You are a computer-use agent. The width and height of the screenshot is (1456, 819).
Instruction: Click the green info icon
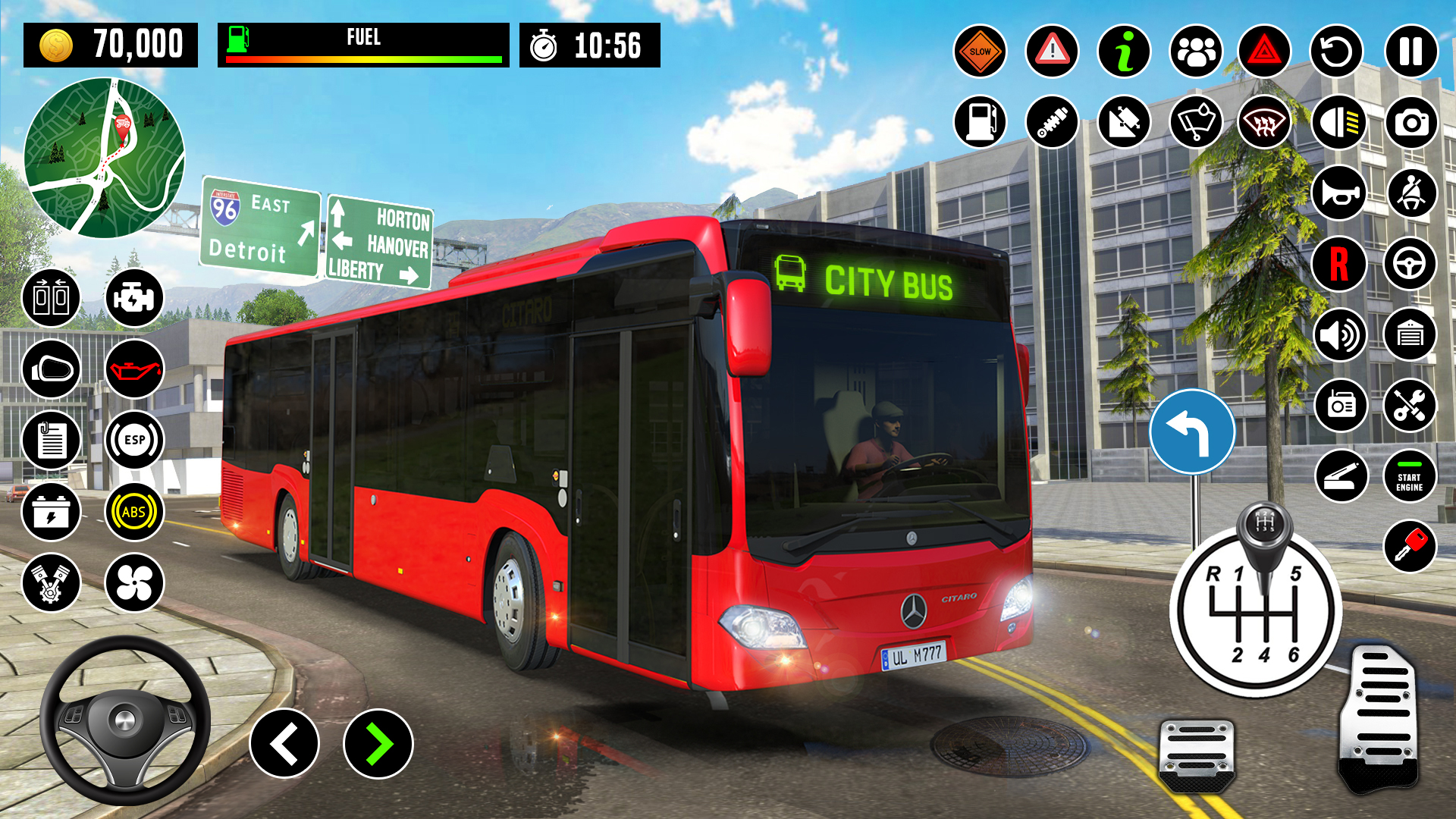tap(1124, 52)
